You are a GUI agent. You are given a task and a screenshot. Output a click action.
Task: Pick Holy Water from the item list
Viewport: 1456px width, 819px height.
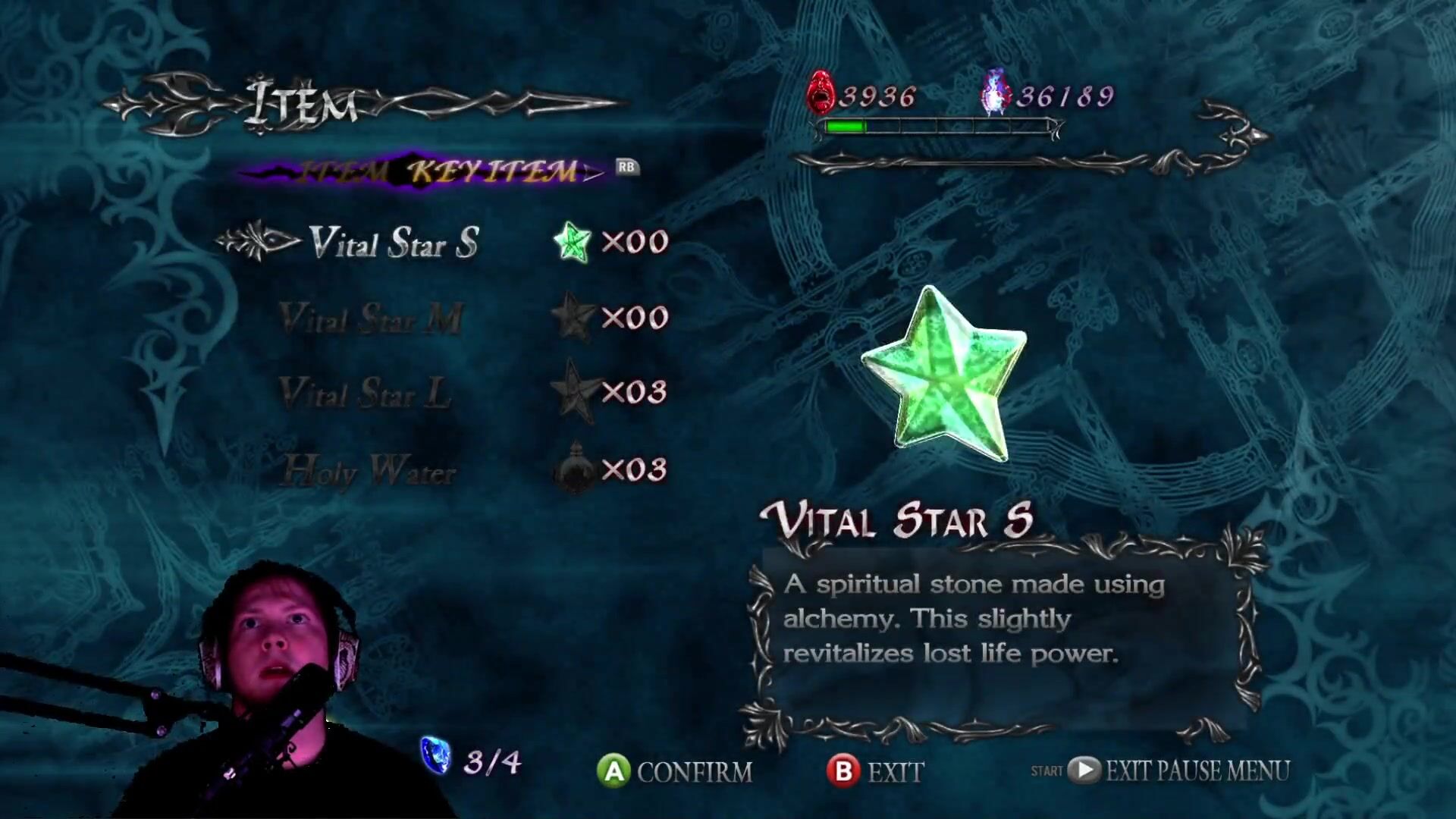pos(369,471)
